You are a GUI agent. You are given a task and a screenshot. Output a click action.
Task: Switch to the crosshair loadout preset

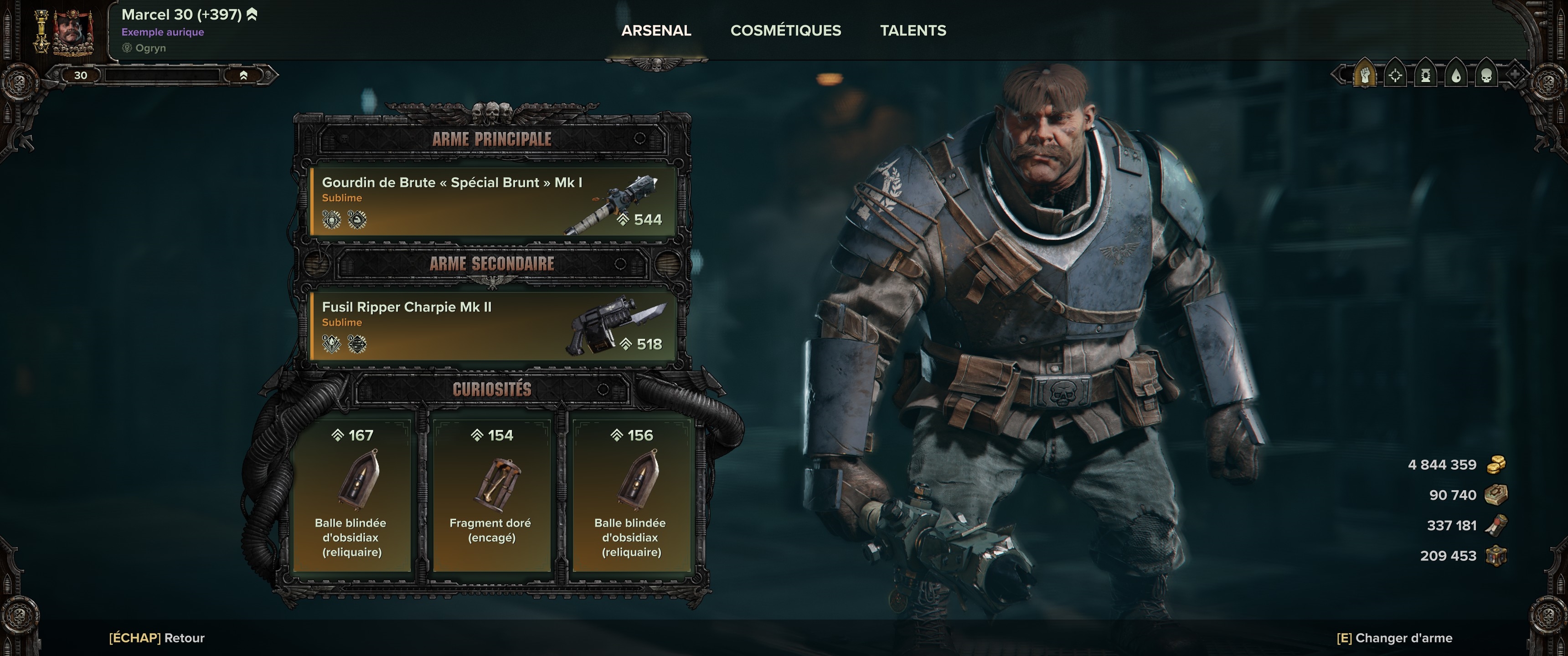(x=1395, y=76)
